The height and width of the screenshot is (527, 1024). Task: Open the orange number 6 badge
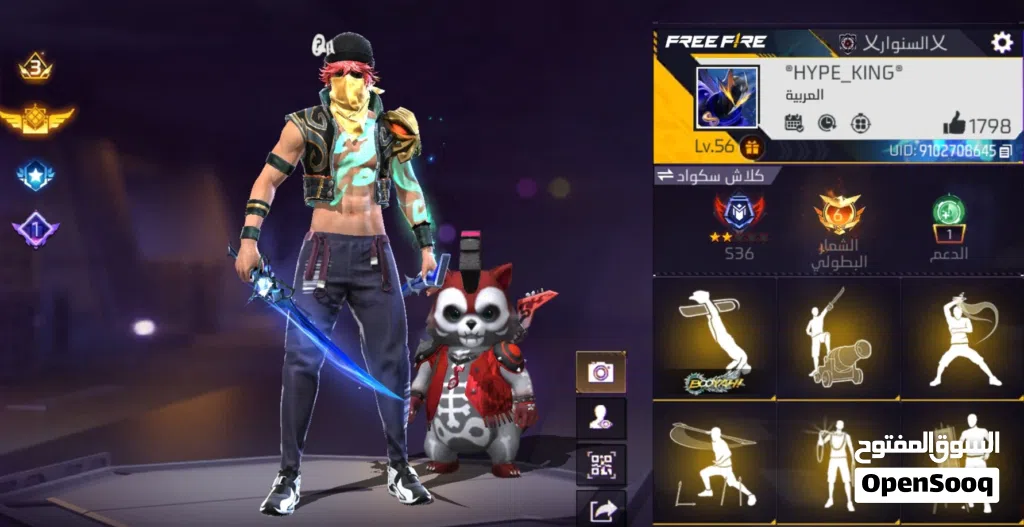(x=838, y=213)
